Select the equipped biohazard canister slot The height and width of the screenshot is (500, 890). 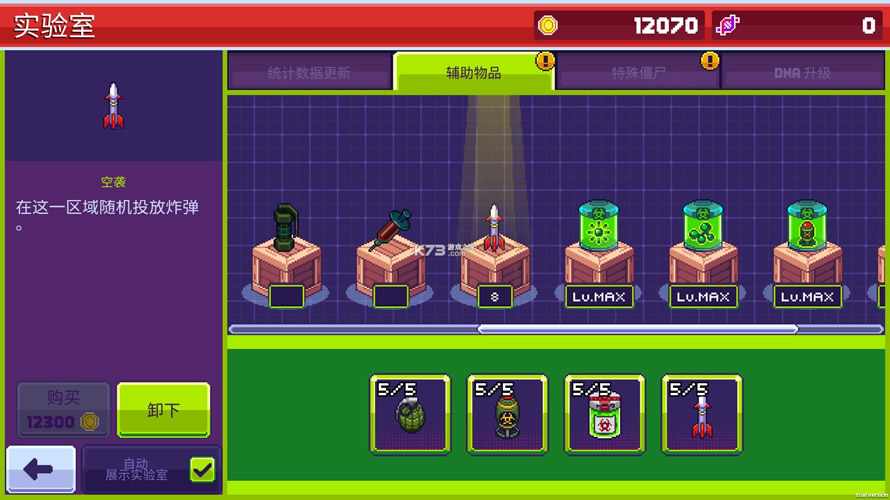604,414
